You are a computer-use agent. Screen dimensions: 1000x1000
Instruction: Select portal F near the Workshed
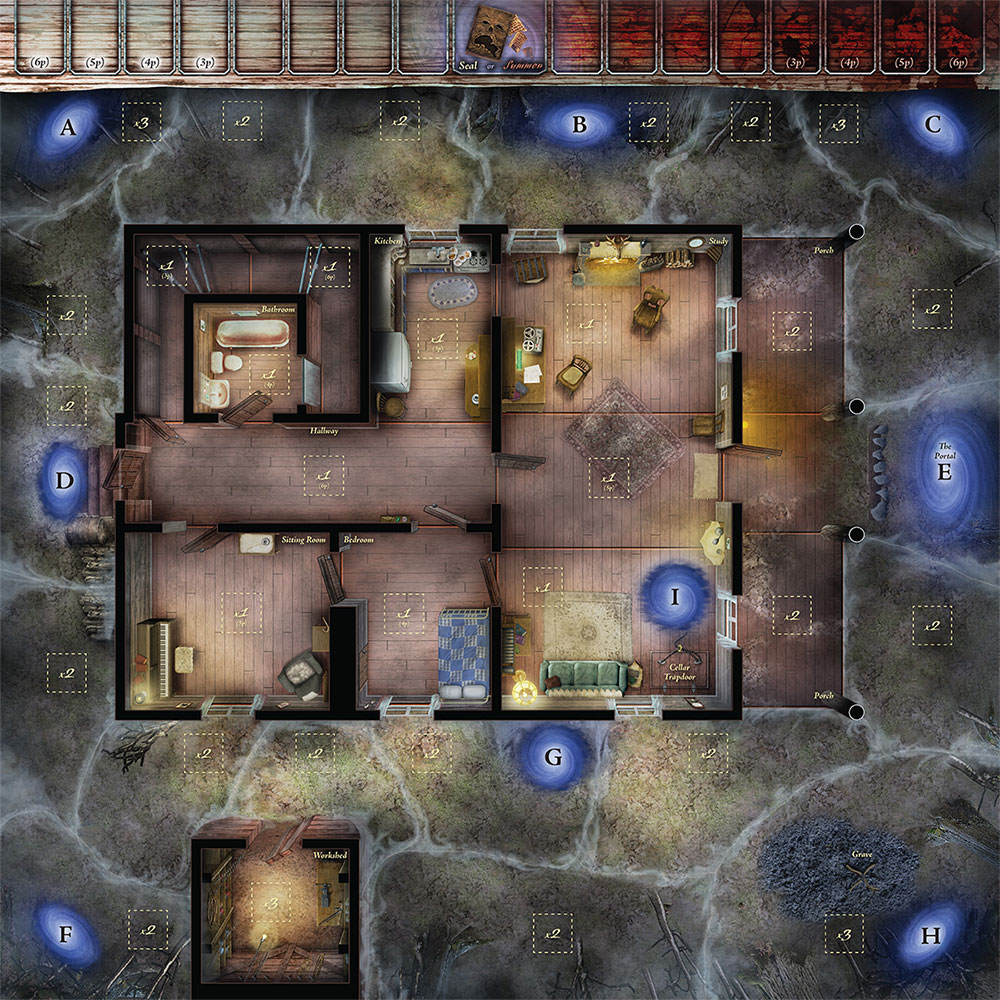[x=66, y=935]
